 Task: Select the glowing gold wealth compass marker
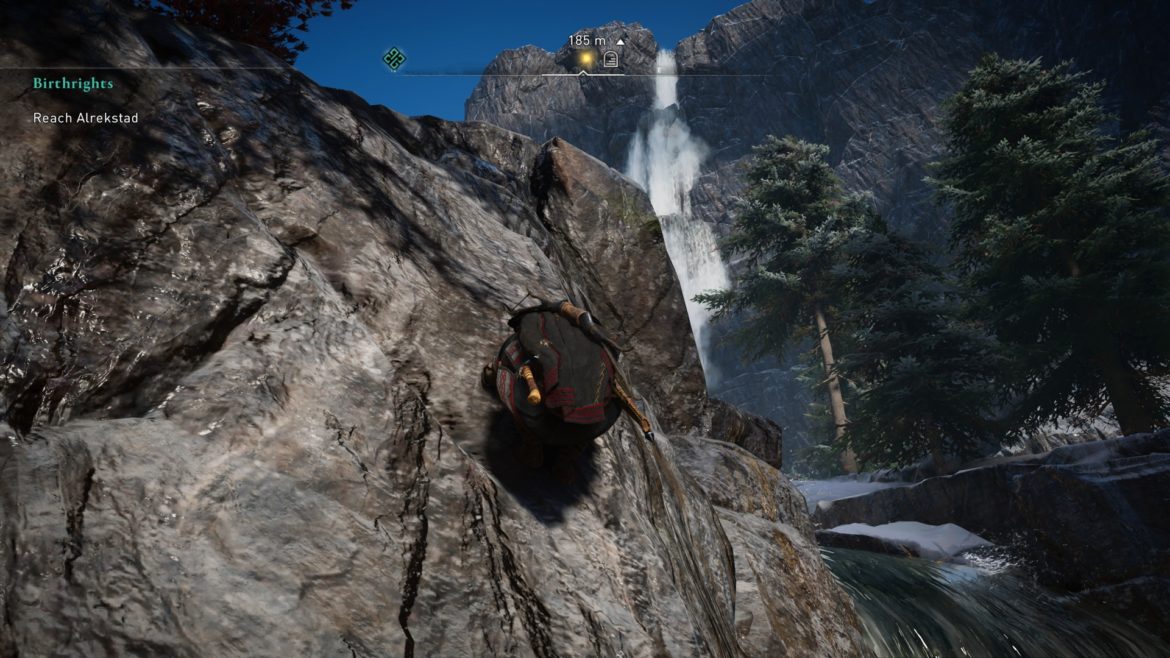tap(584, 60)
